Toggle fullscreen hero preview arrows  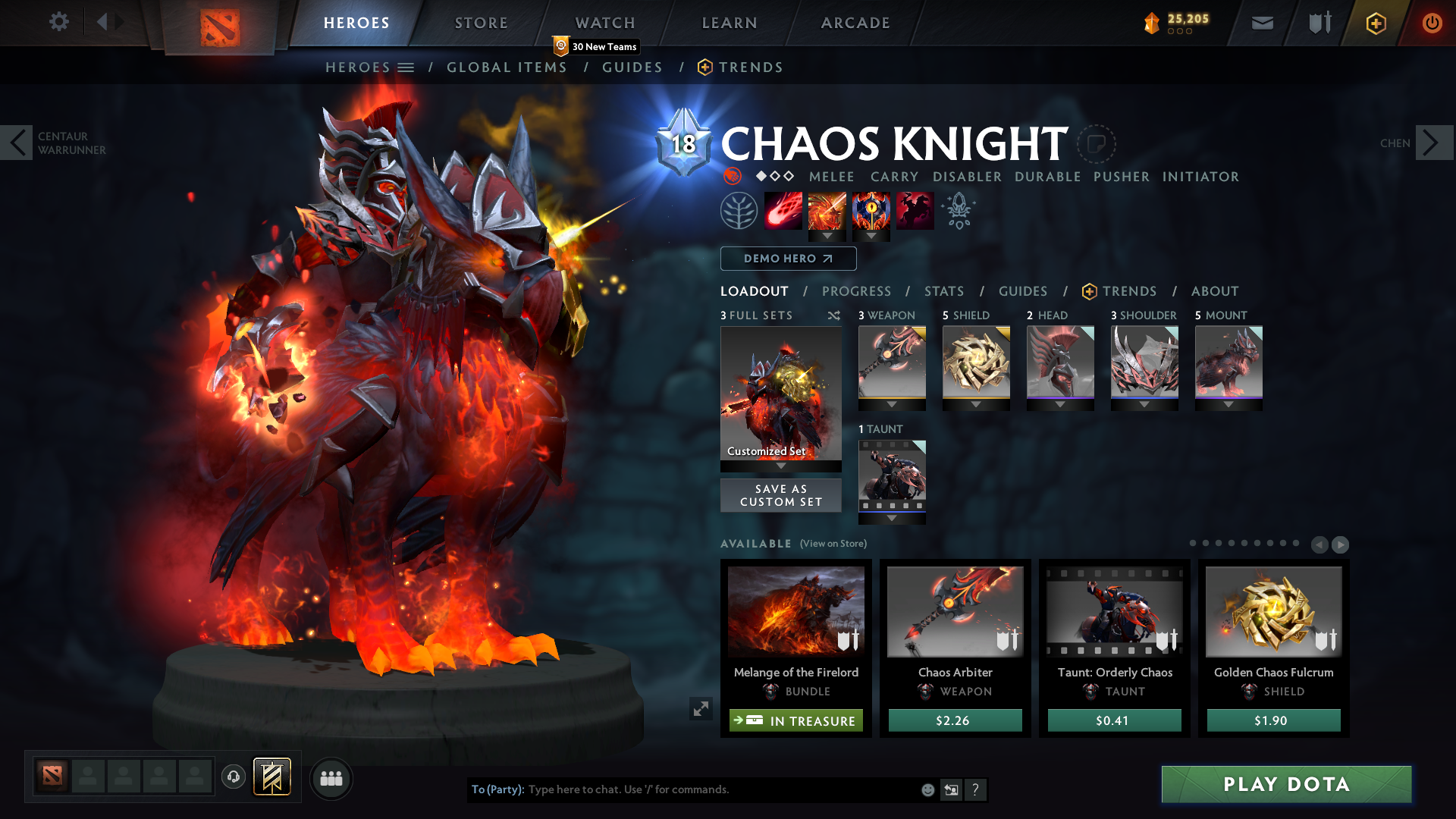pyautogui.click(x=701, y=709)
